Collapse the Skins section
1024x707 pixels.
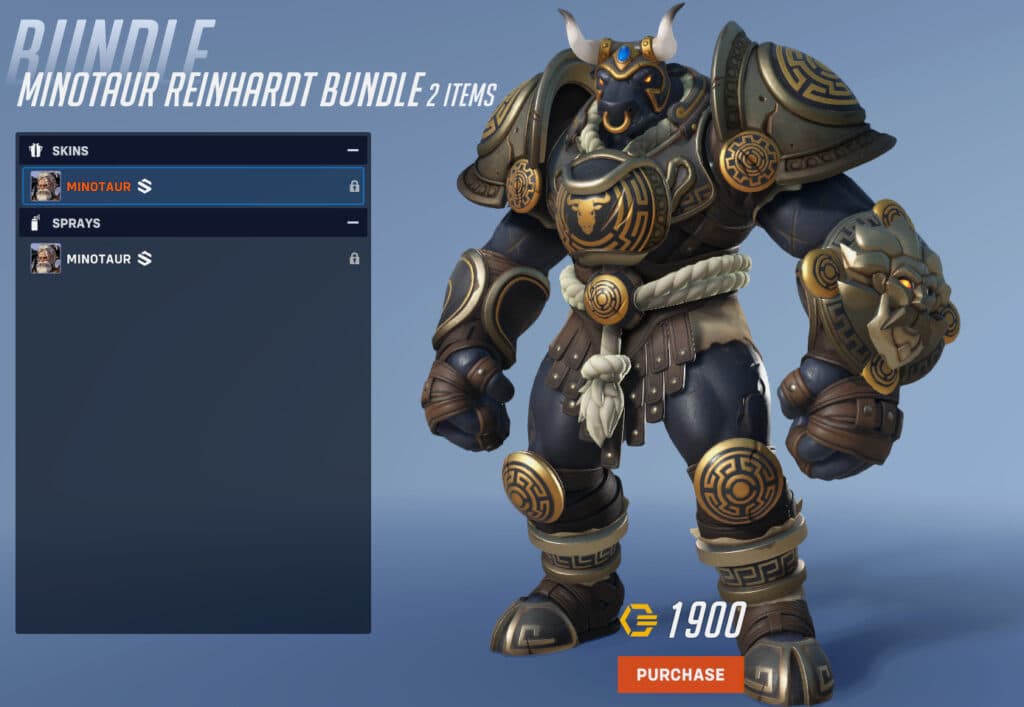click(x=352, y=151)
